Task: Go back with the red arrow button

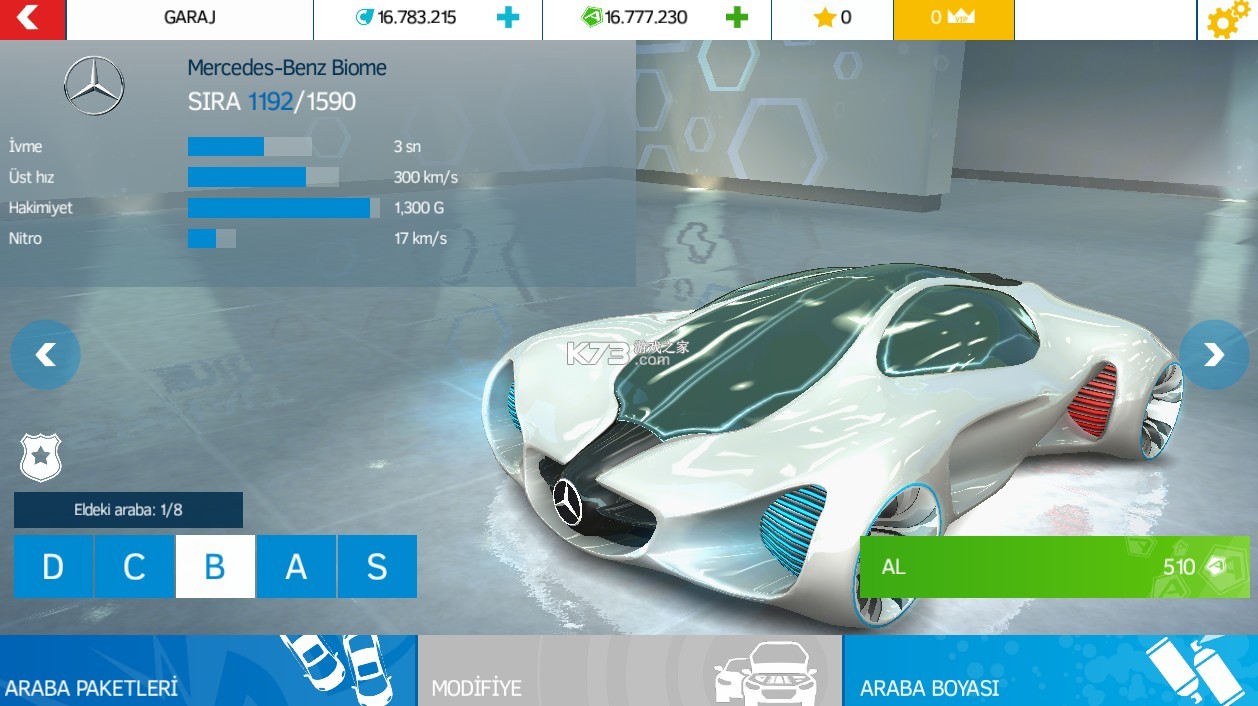Action: (32, 19)
